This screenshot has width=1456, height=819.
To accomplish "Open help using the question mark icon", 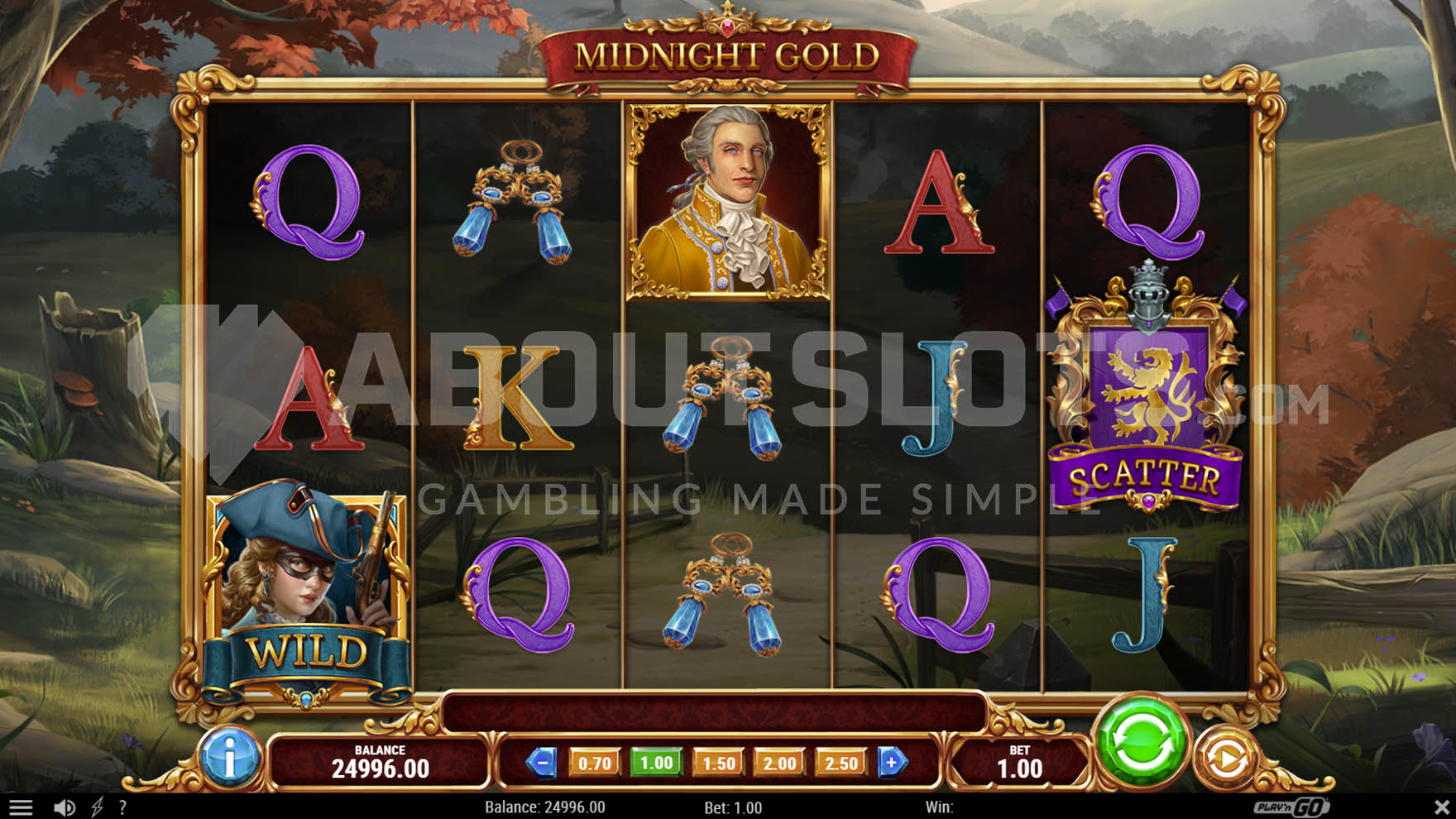I will (x=122, y=806).
